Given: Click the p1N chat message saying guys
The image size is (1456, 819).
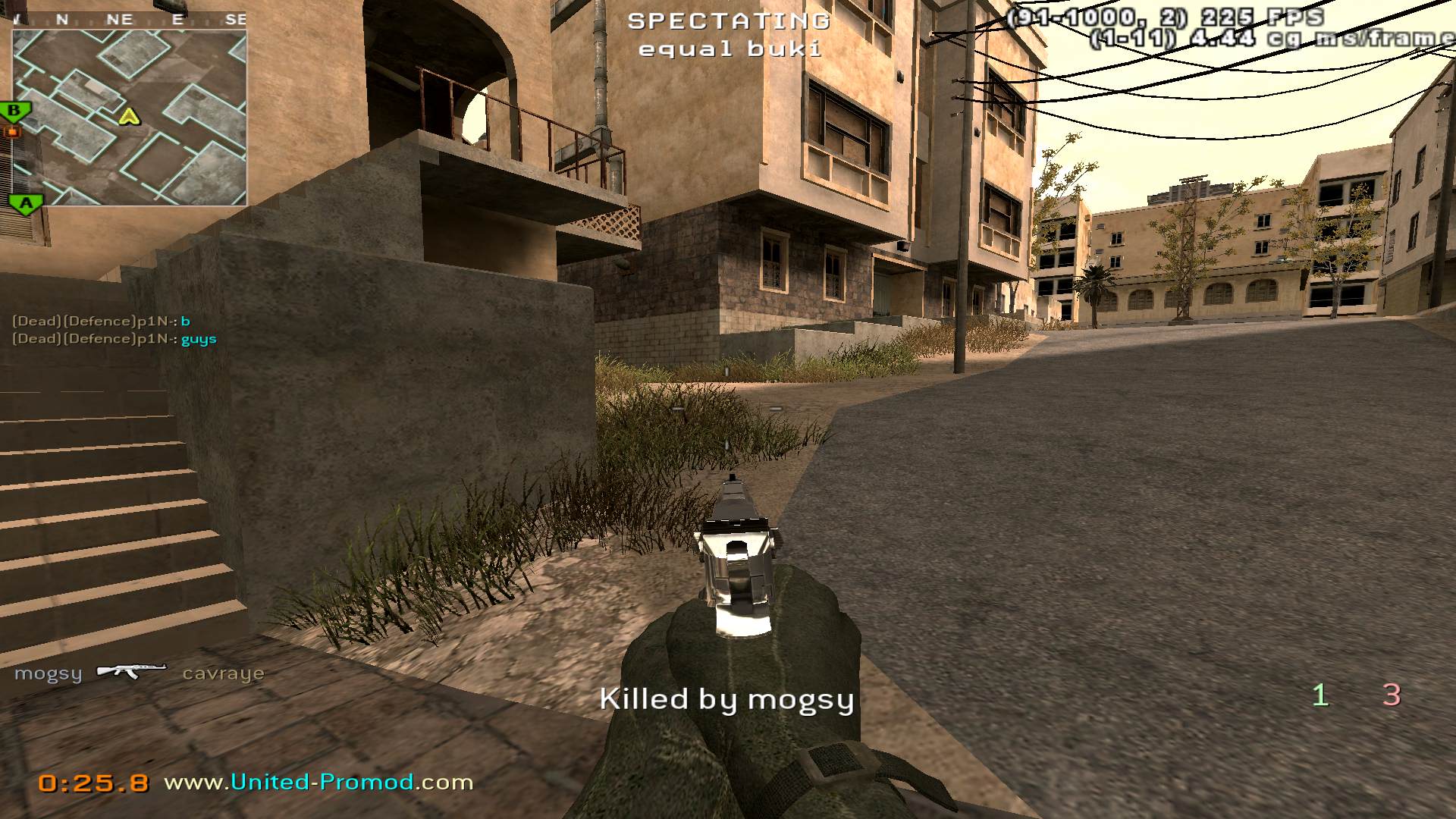Looking at the screenshot, I should tap(115, 339).
